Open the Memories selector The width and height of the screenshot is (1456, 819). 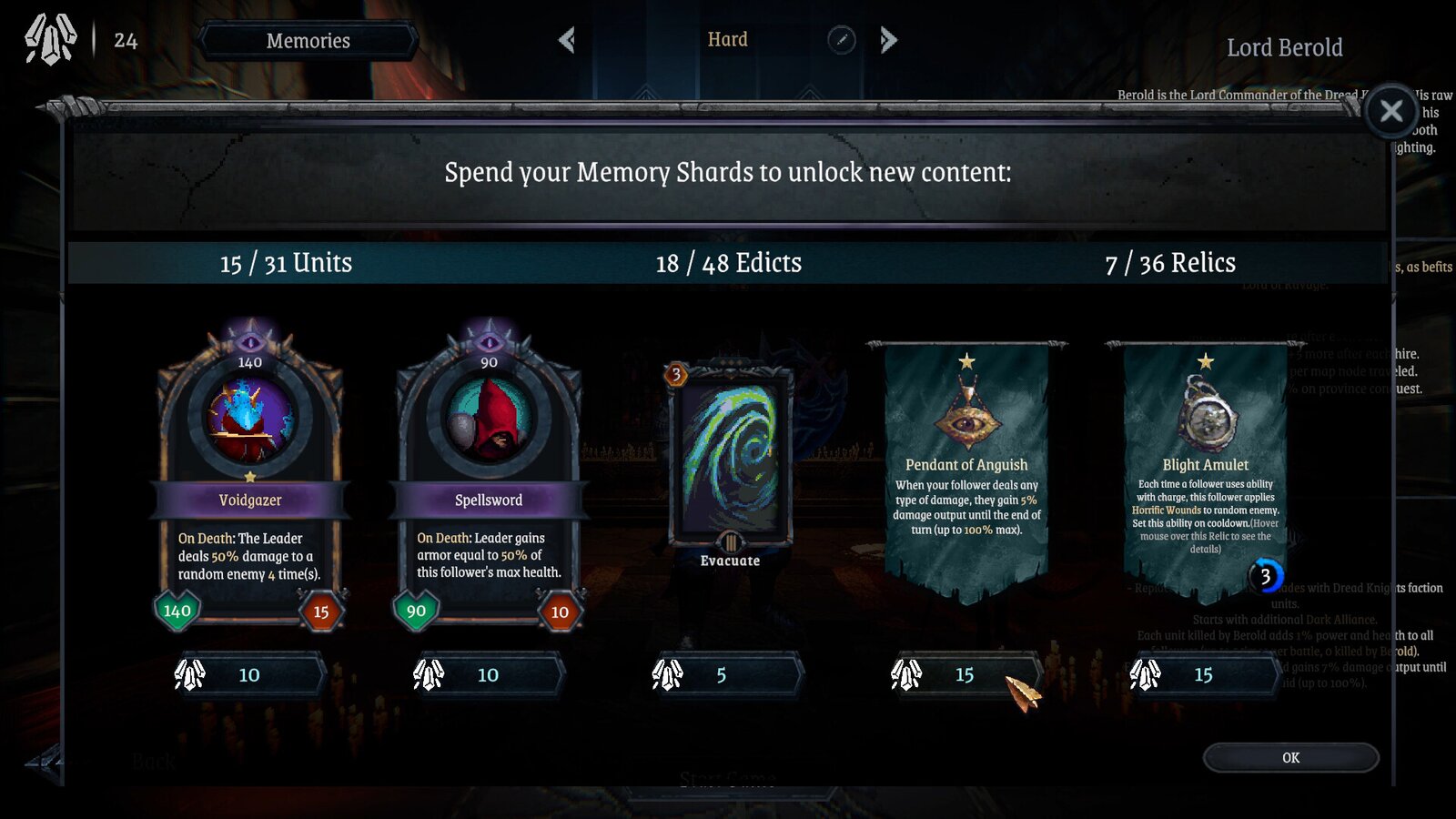(308, 40)
